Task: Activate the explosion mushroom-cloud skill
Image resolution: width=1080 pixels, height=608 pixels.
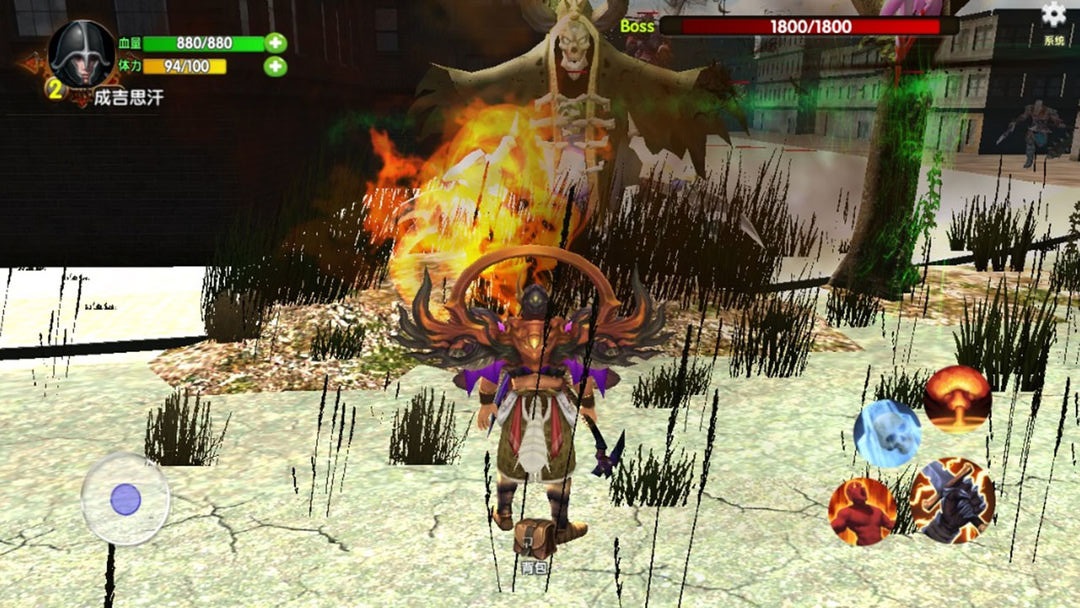Action: [x=957, y=398]
